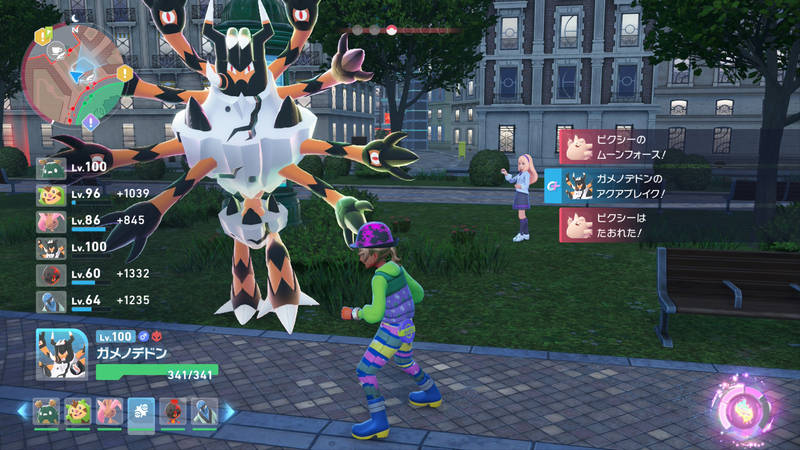800x450 pixels.
Task: Select the highlighted fourth slot in bottom party bar
Action: click(141, 412)
